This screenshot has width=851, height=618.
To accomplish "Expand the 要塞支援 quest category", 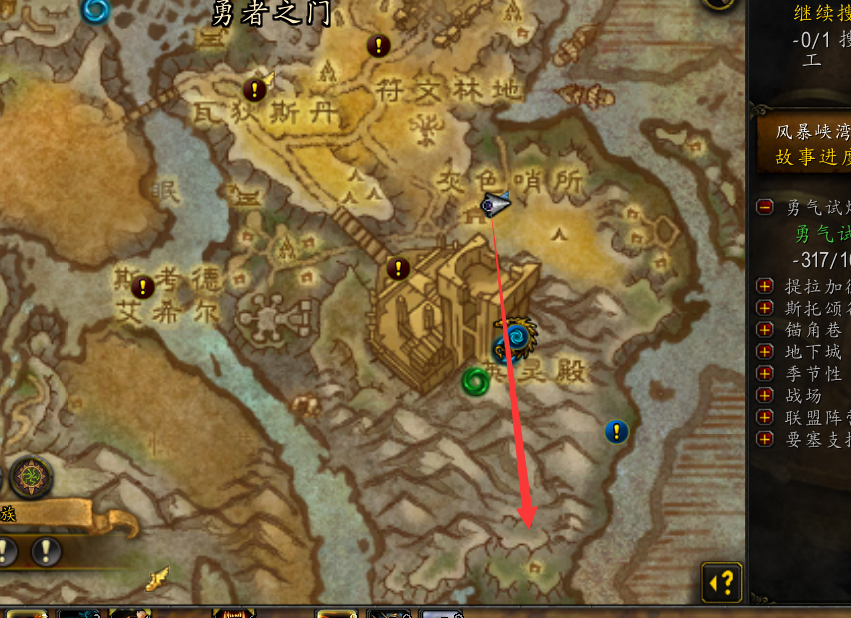I will click(x=765, y=439).
